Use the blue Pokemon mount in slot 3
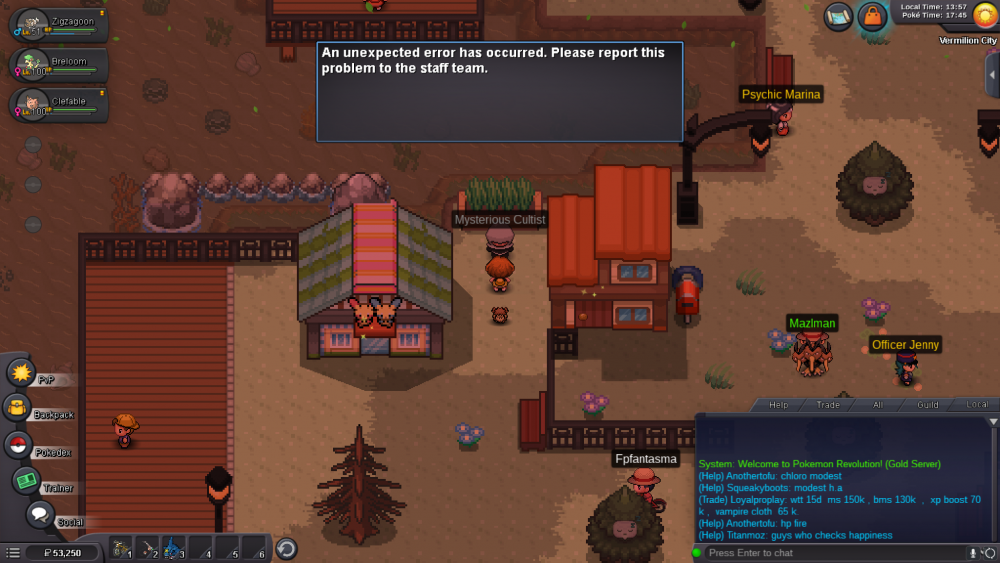 (173, 548)
